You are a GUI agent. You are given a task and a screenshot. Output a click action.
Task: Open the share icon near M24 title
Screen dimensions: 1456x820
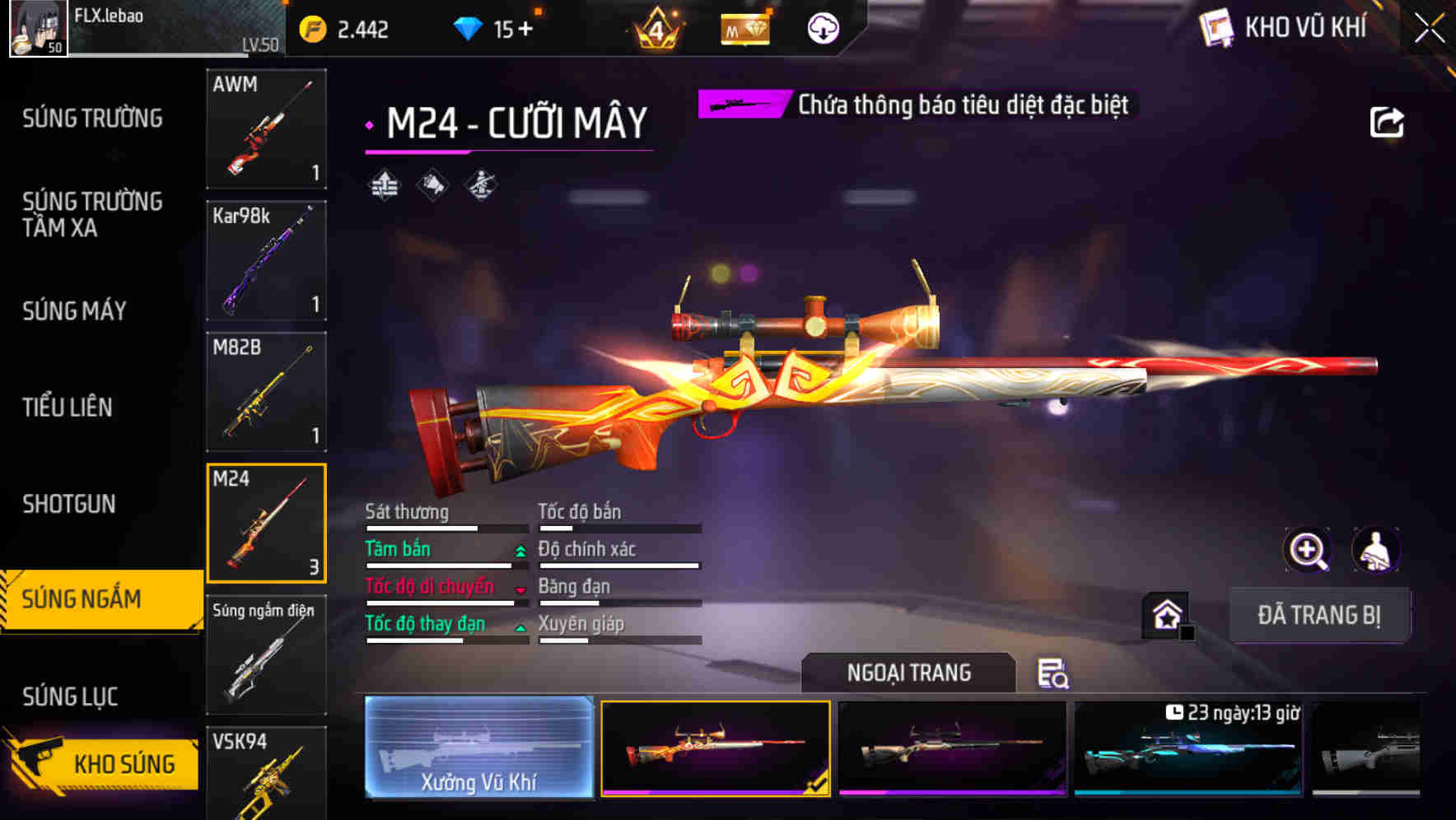point(1388,120)
